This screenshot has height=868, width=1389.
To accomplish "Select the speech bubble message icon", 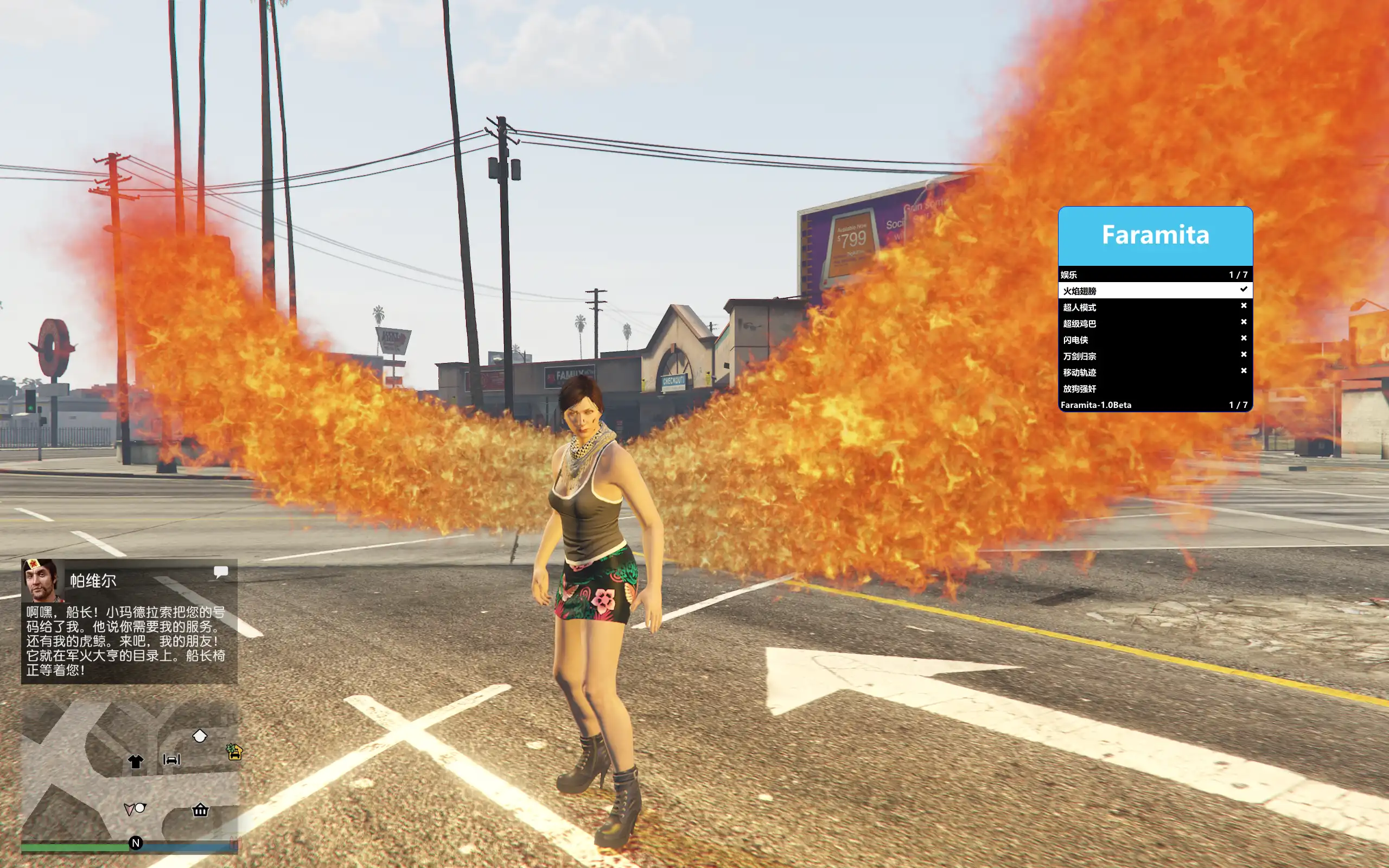I will point(221,572).
